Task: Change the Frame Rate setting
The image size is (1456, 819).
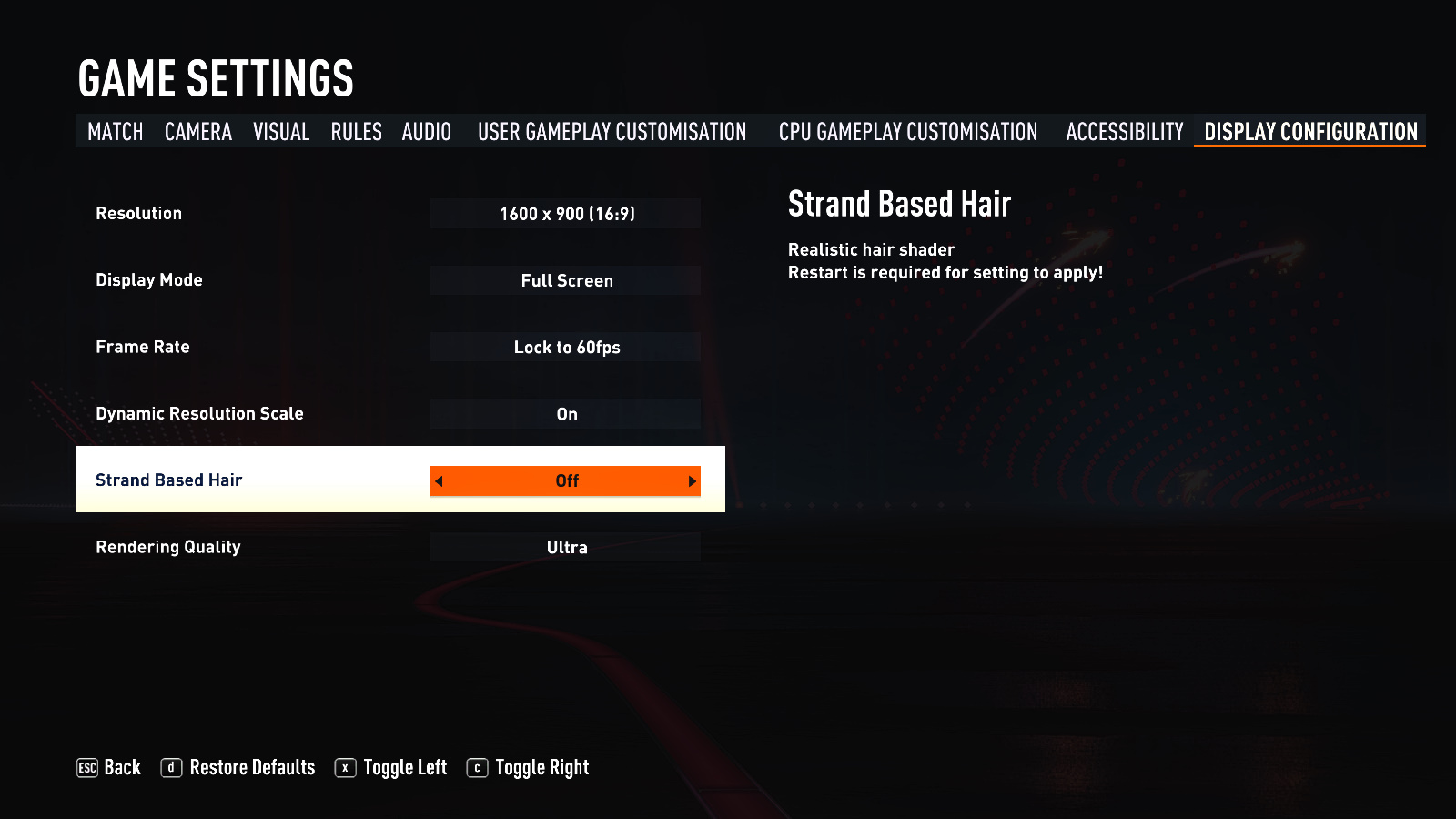Action: (x=565, y=347)
